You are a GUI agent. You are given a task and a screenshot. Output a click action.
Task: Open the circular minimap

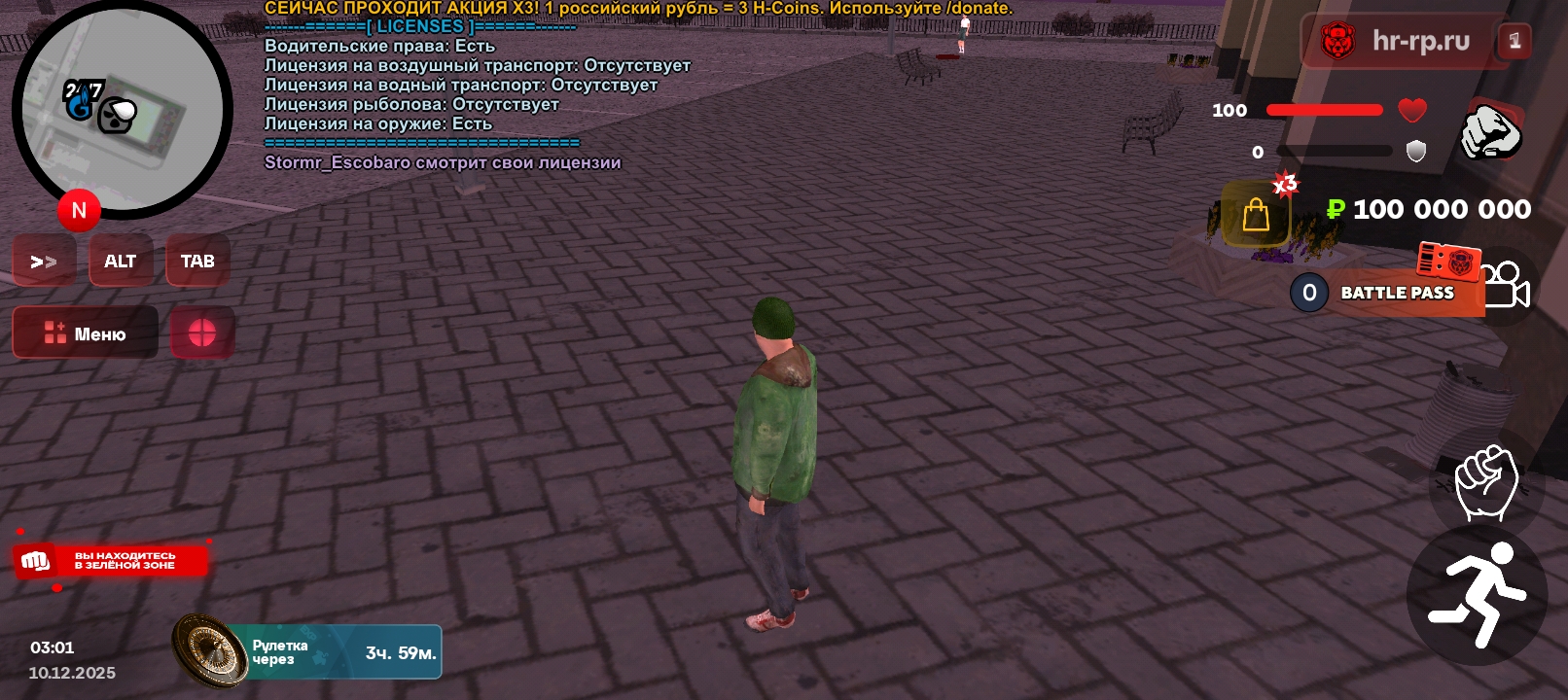pyautogui.click(x=122, y=109)
